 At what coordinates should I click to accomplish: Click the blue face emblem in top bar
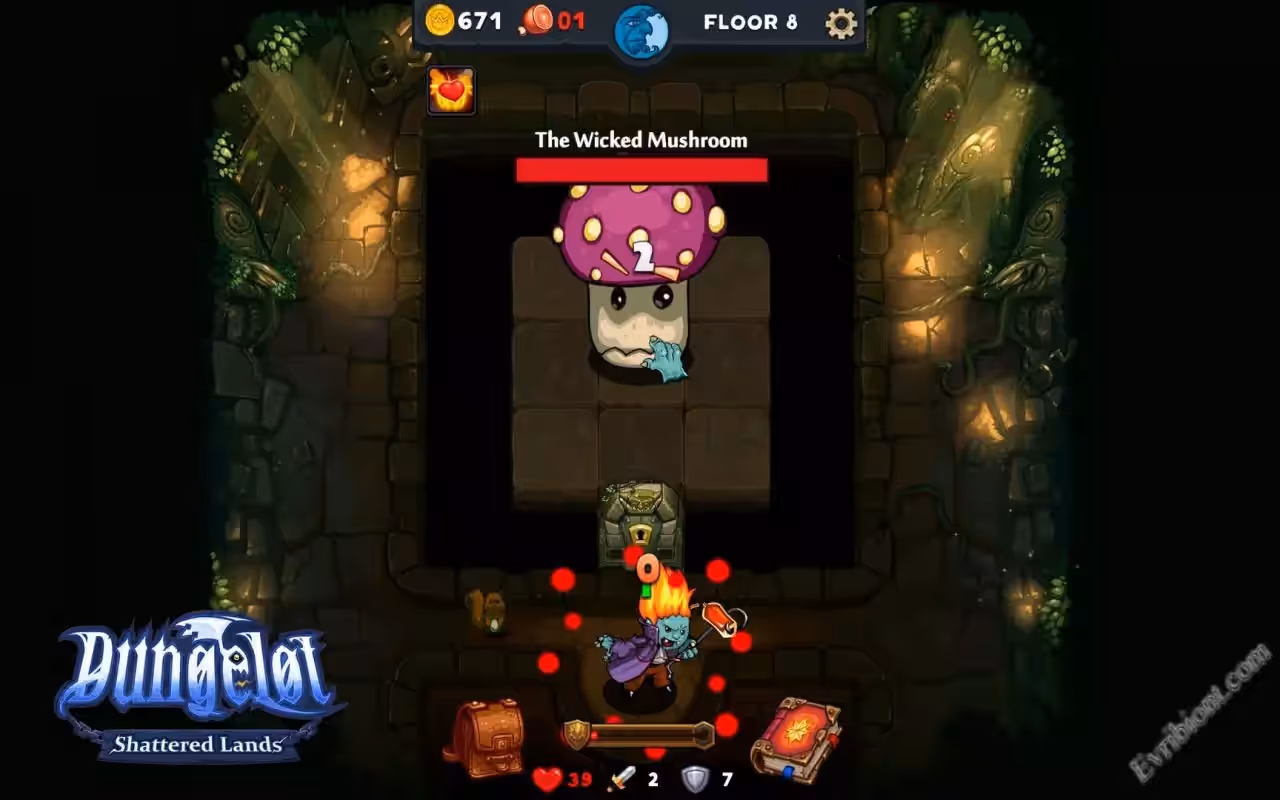point(640,29)
